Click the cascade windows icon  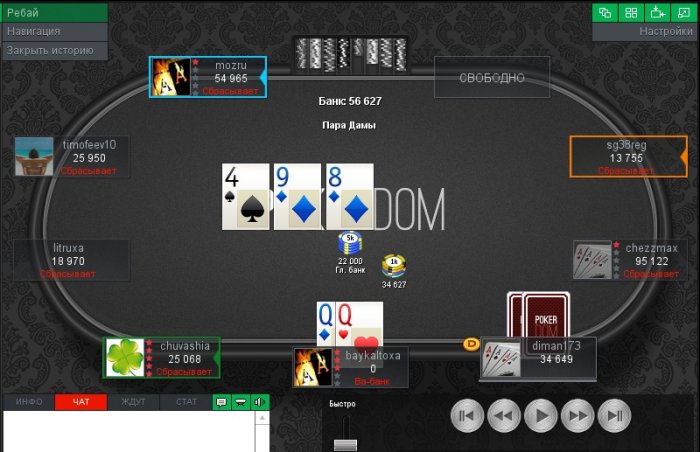click(606, 12)
